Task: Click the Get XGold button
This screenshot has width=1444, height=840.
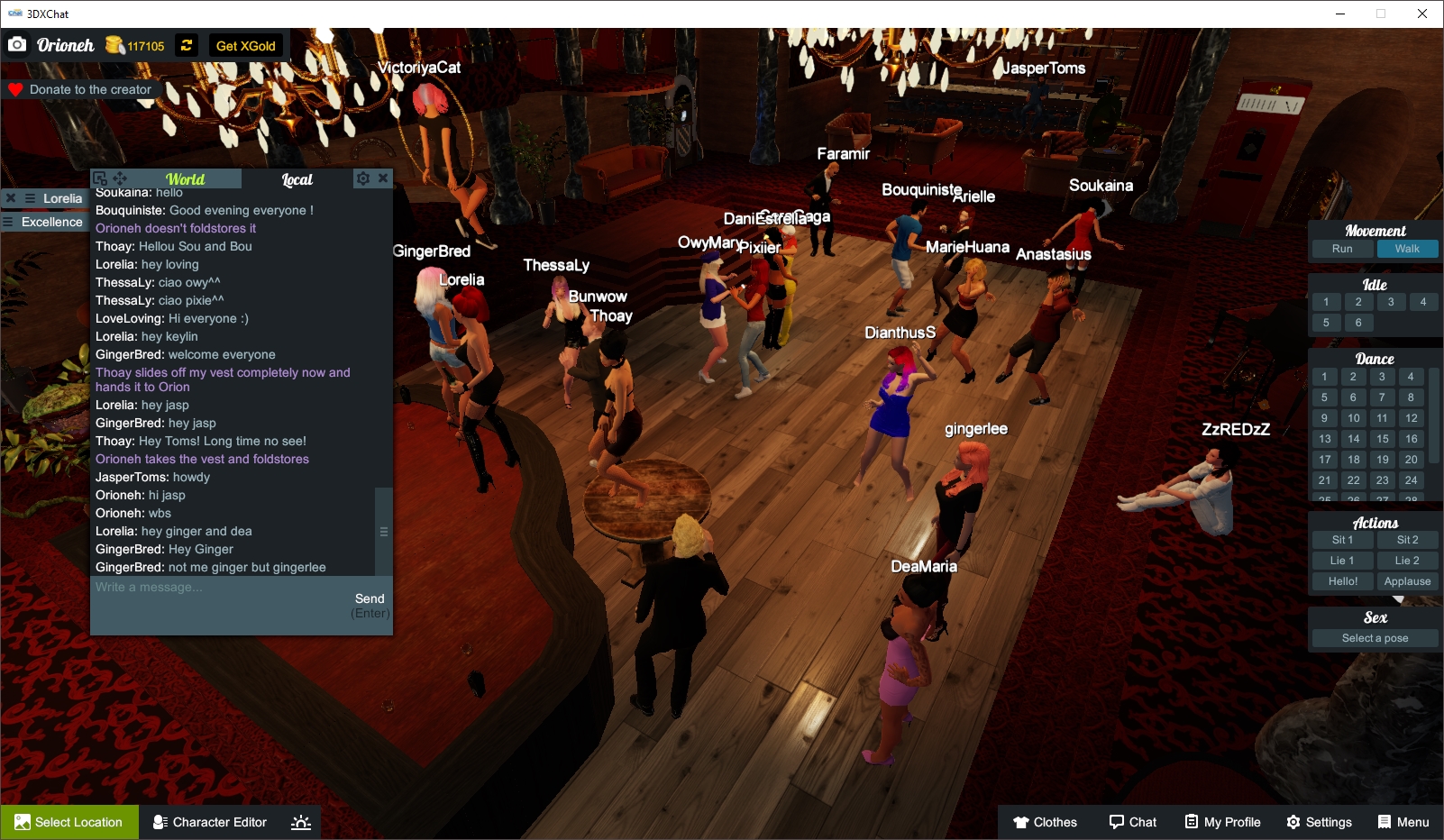Action: click(244, 45)
